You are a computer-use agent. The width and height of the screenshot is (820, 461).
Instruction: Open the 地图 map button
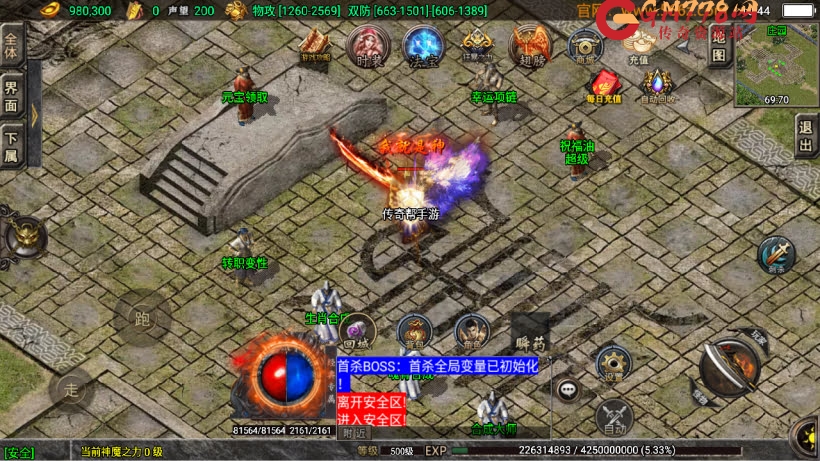pyautogui.click(x=718, y=47)
